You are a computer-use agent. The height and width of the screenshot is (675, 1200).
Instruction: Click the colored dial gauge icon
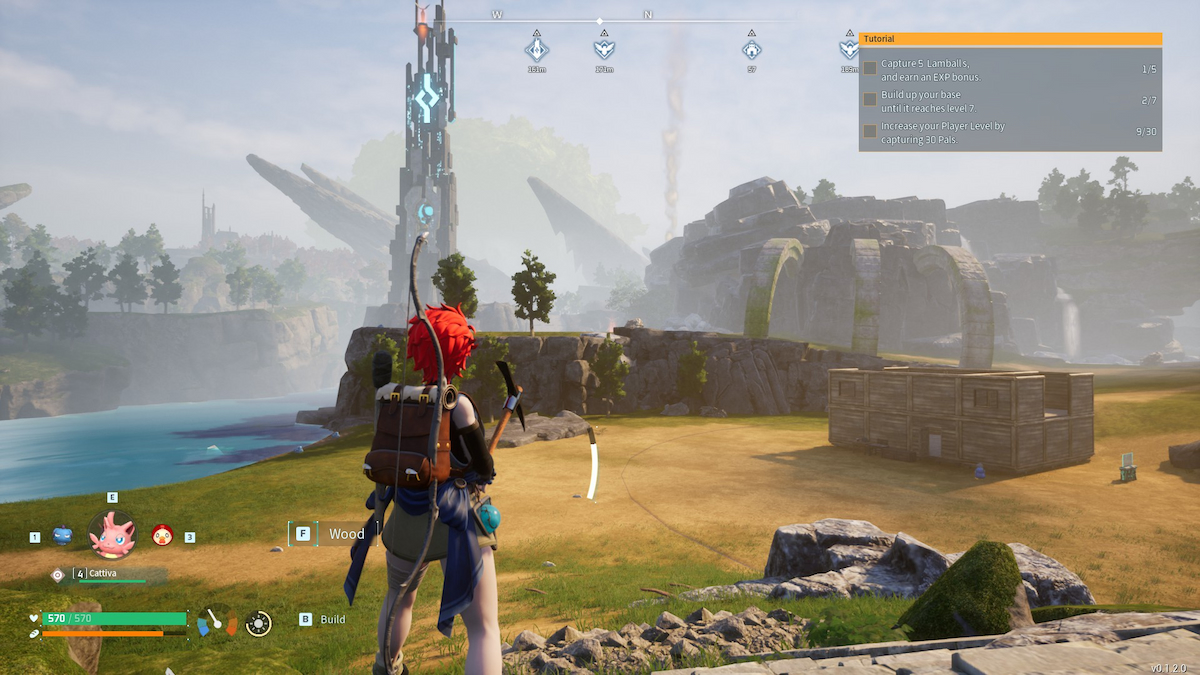click(x=216, y=622)
